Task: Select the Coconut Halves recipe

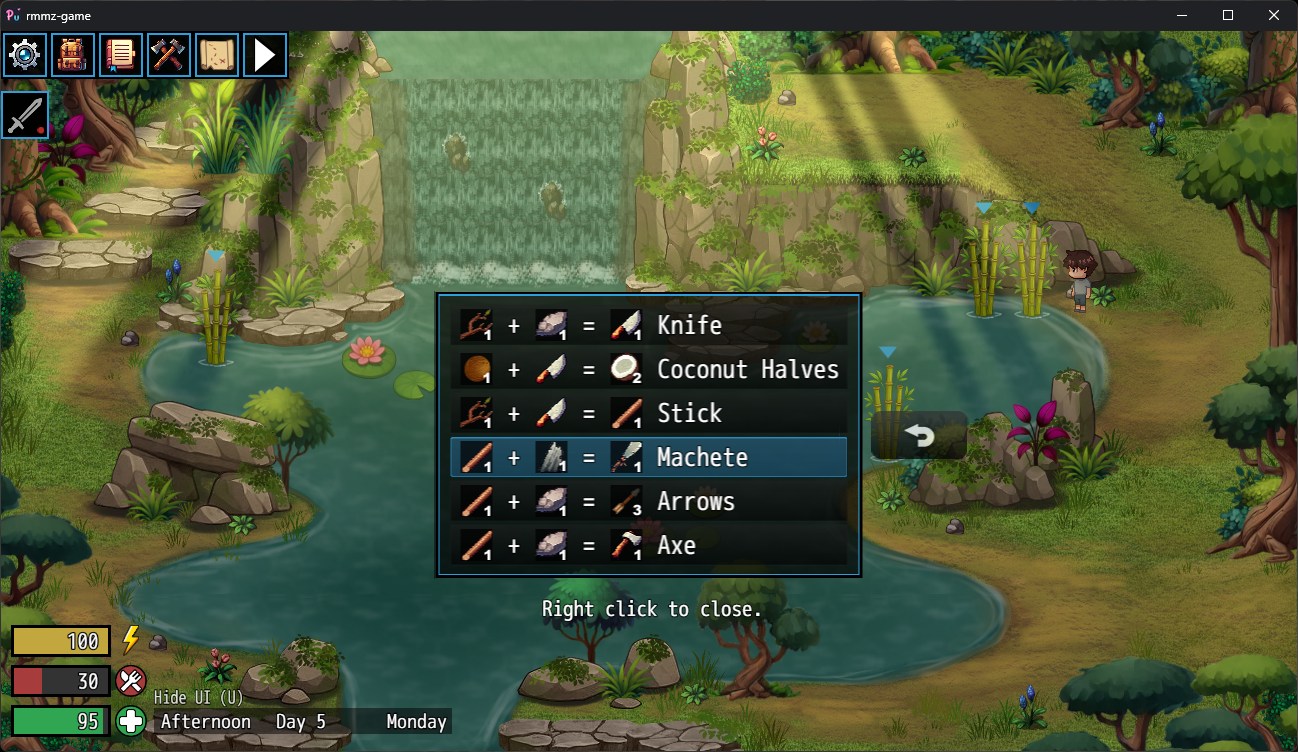Action: [648, 369]
